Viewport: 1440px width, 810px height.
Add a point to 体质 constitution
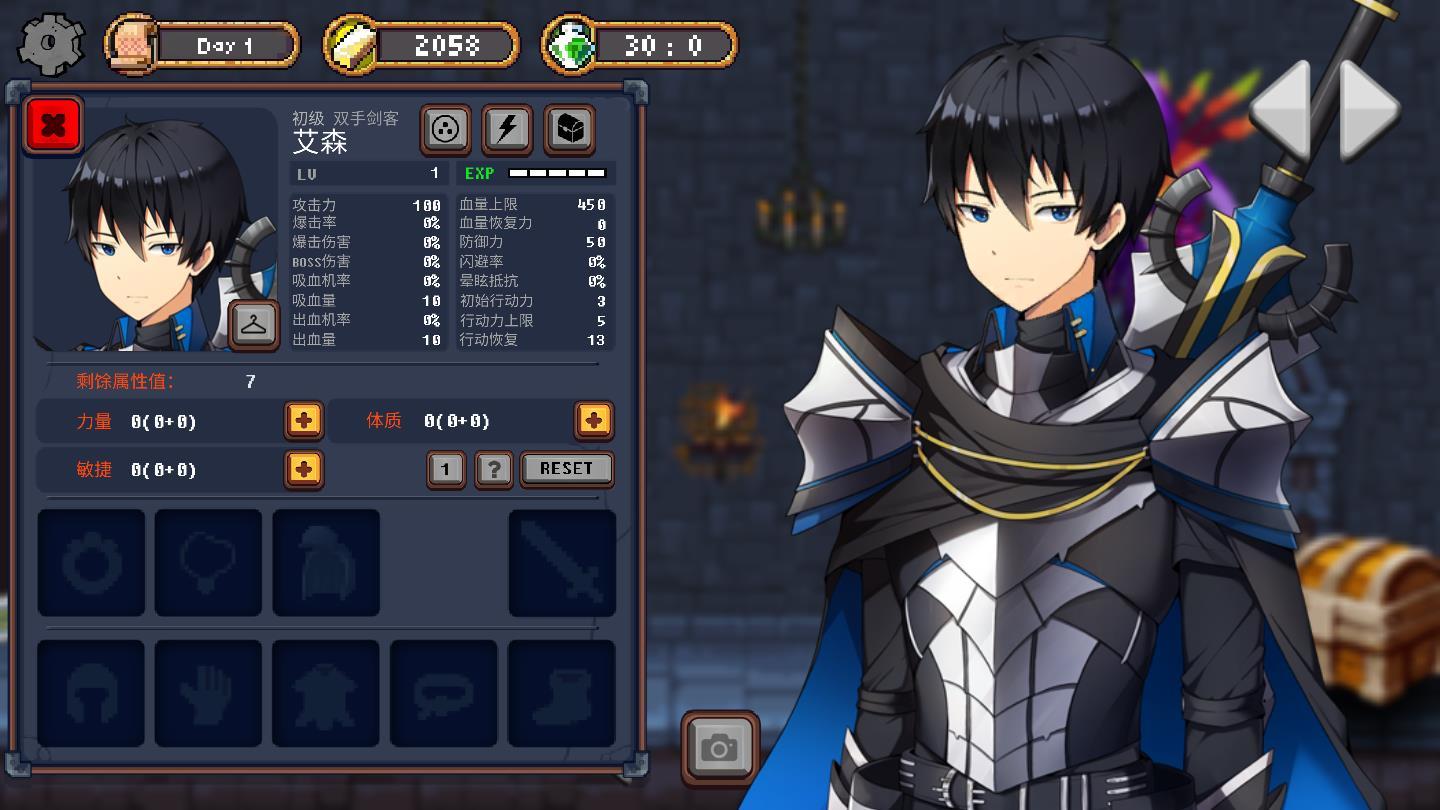(x=593, y=421)
